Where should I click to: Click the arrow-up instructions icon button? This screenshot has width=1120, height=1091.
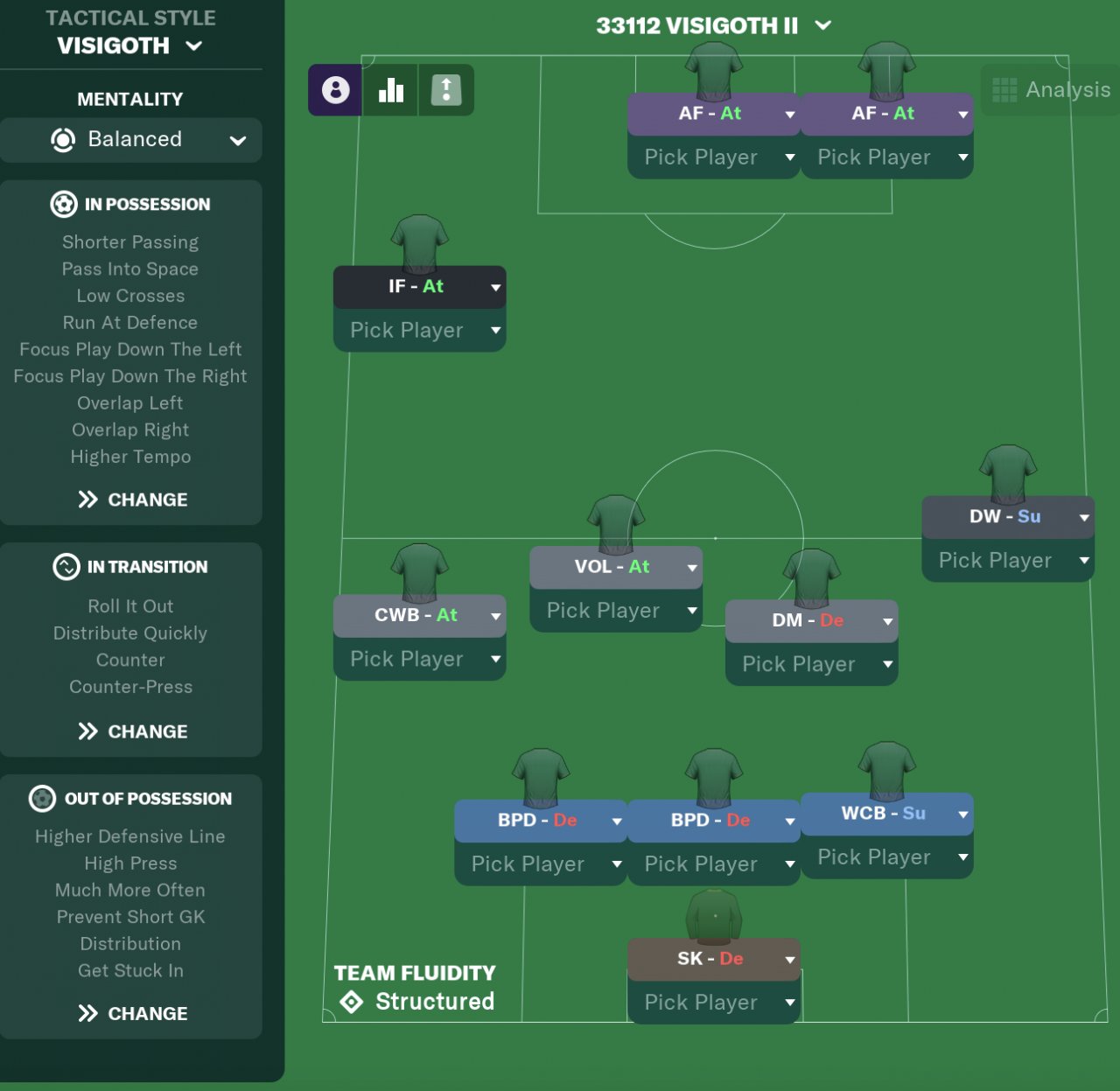pyautogui.click(x=446, y=90)
